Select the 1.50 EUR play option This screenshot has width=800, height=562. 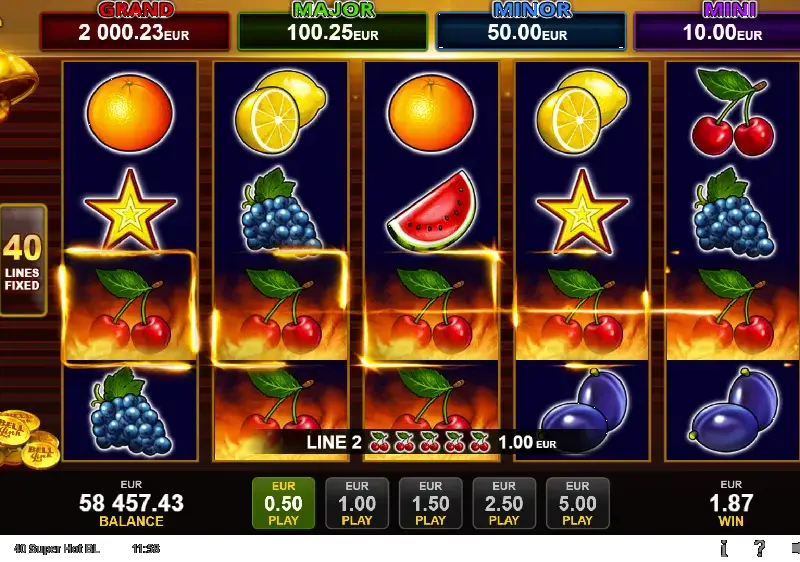point(430,503)
